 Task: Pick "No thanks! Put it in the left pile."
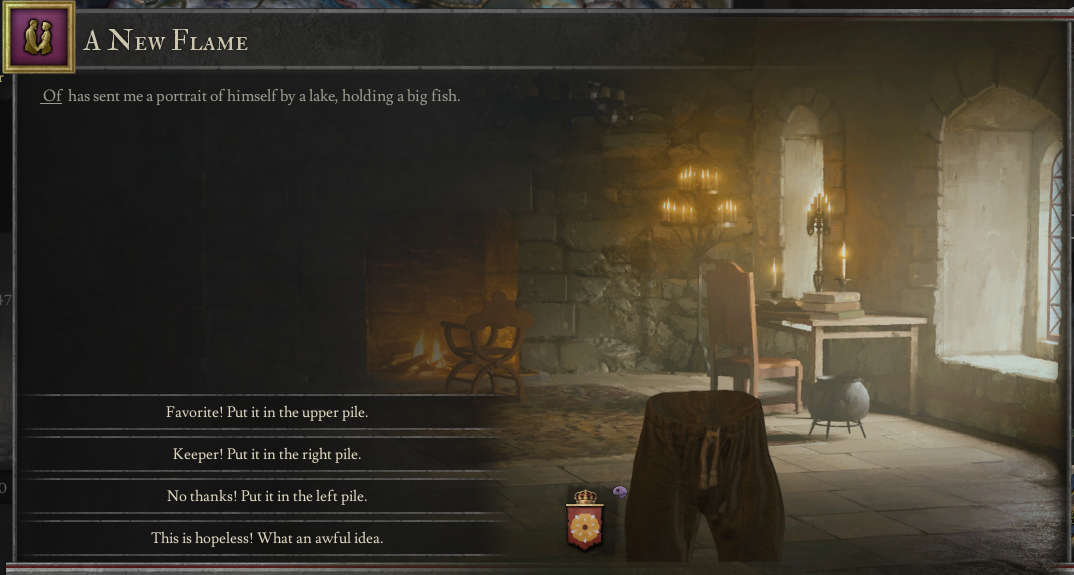pyautogui.click(x=267, y=496)
